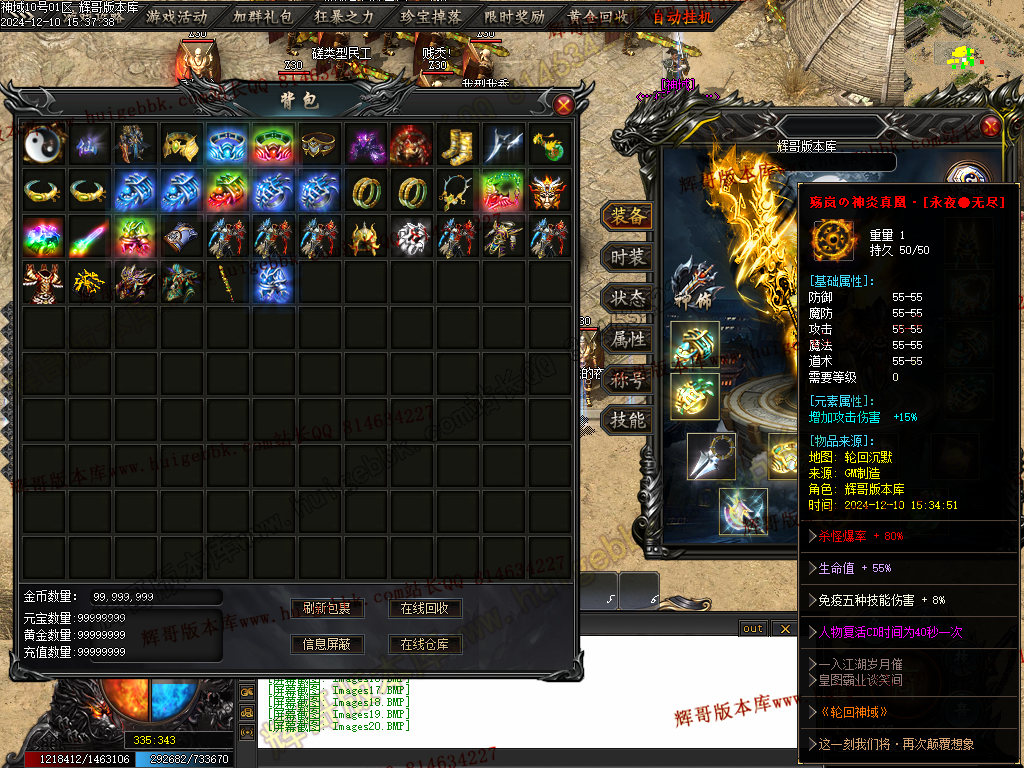The height and width of the screenshot is (768, 1024).
Task: Open the 在线仓库 warehouse
Action: point(424,644)
